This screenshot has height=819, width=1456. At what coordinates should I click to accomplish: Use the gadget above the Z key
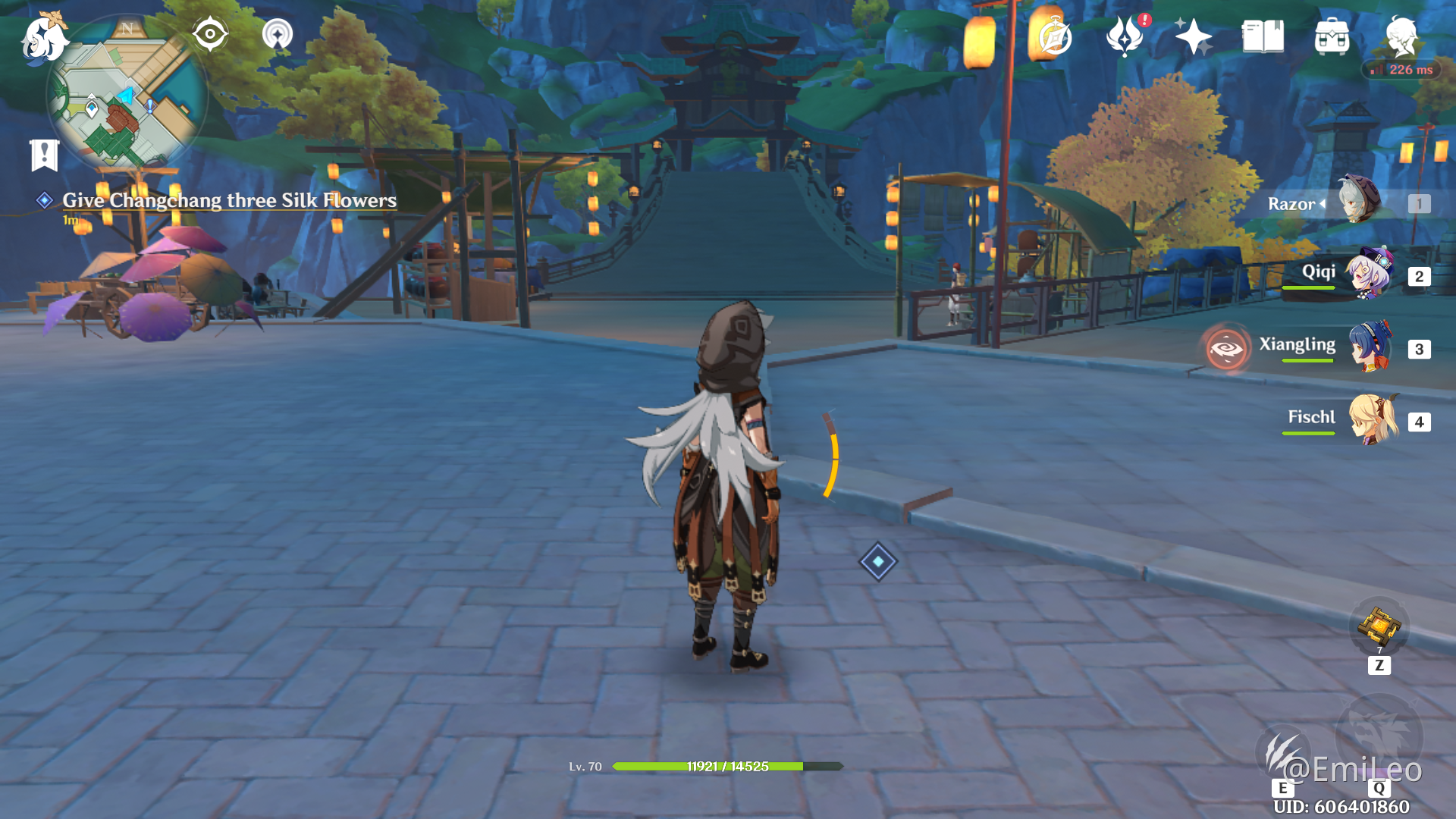tap(1379, 626)
